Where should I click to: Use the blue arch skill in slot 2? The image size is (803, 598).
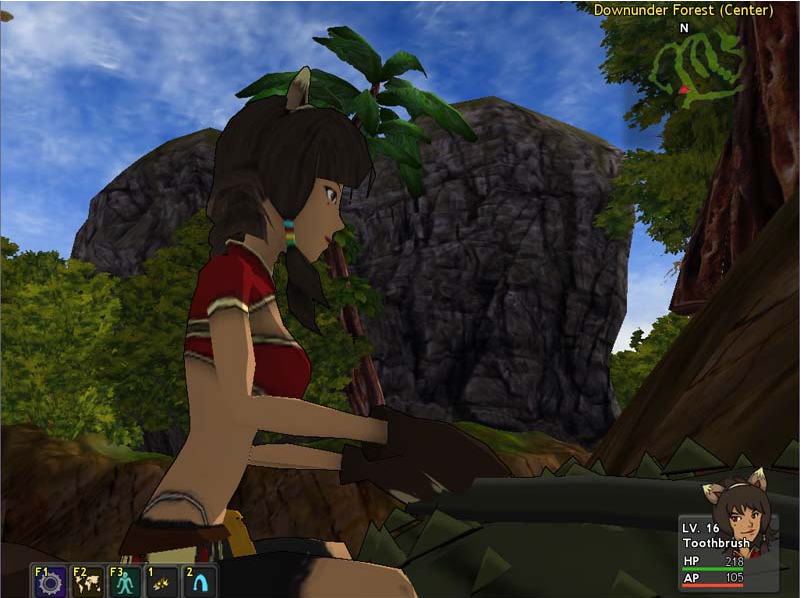point(198,581)
